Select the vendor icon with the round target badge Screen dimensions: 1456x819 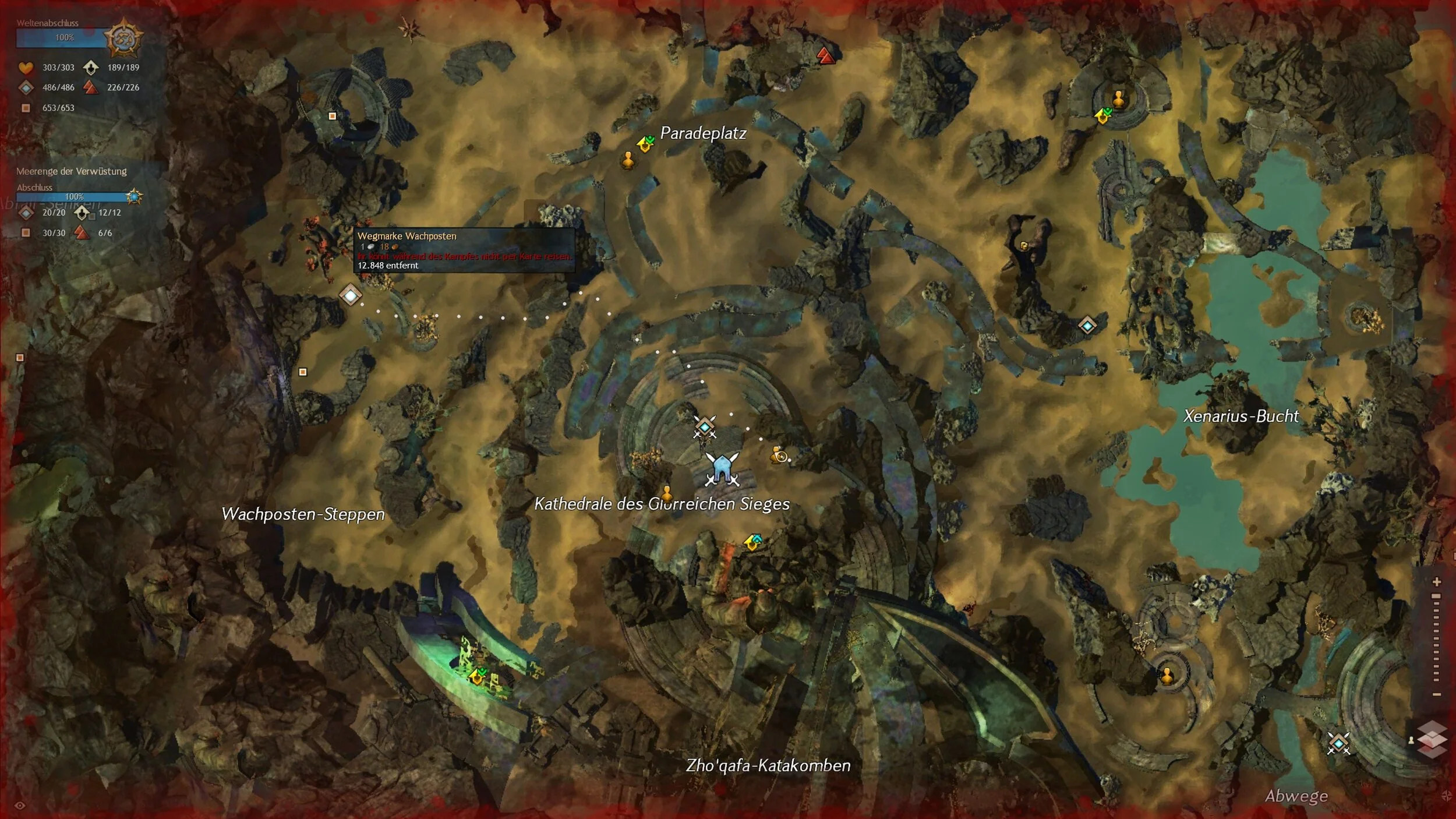pyautogui.click(x=779, y=455)
